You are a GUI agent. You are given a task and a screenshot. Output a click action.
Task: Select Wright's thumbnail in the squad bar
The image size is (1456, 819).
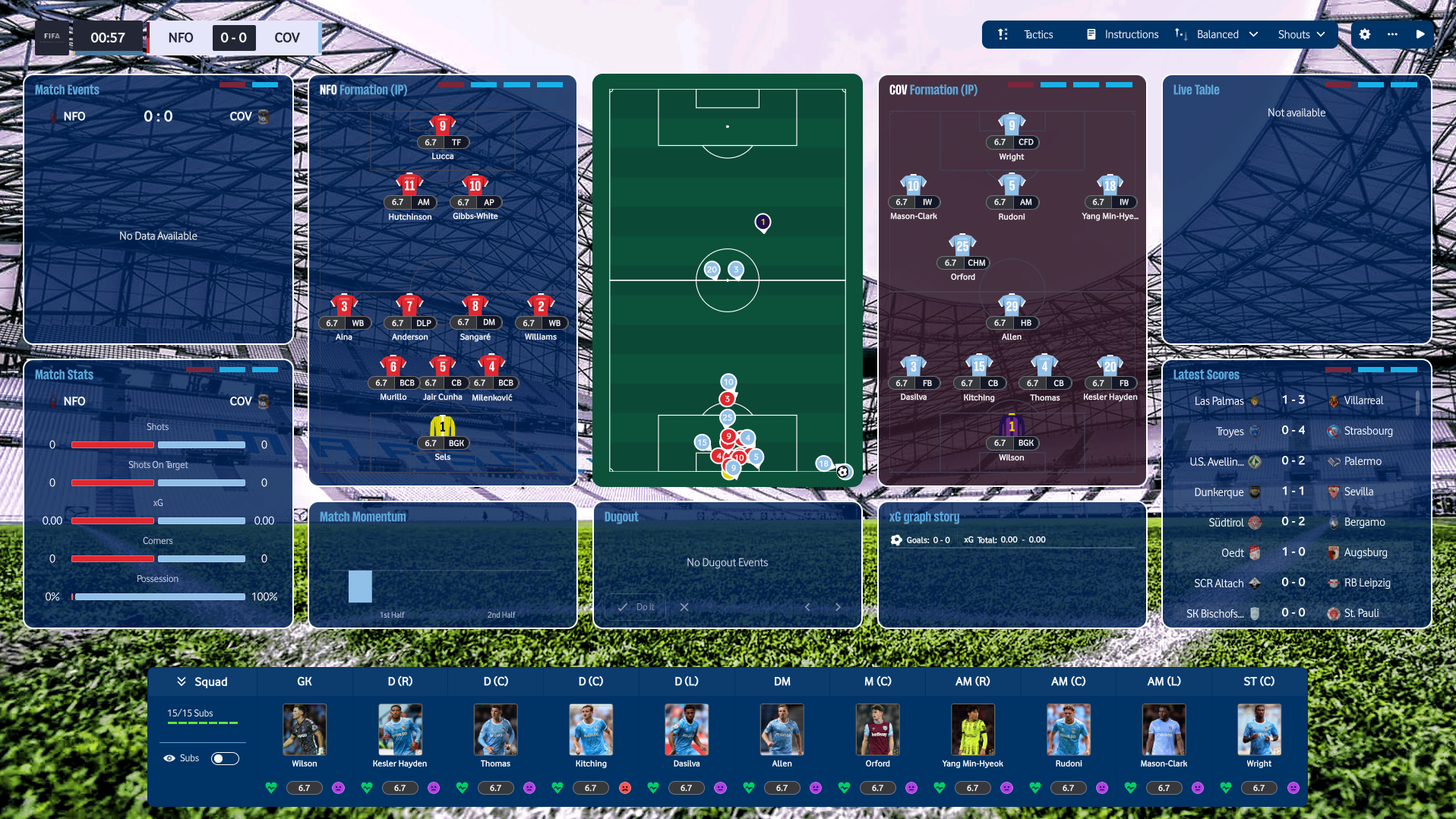(1259, 729)
